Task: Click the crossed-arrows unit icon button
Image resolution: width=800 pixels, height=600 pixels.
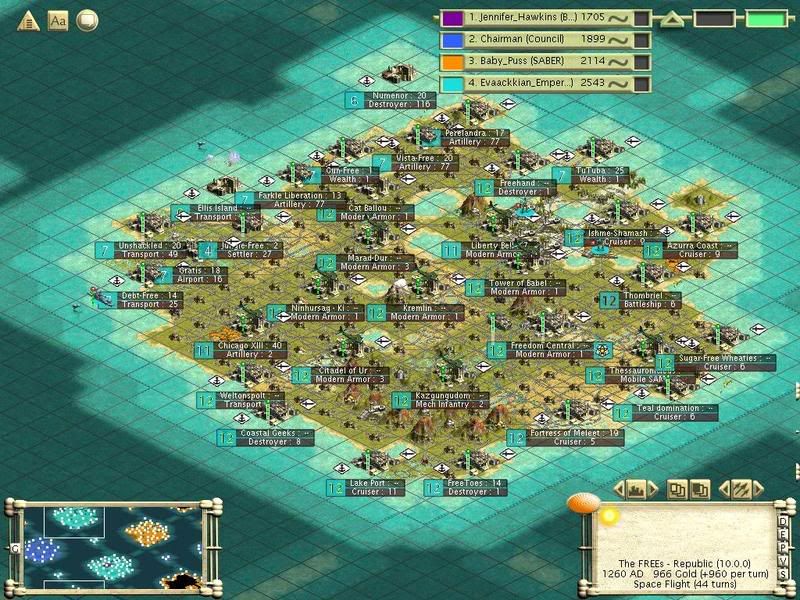Action: [739, 489]
